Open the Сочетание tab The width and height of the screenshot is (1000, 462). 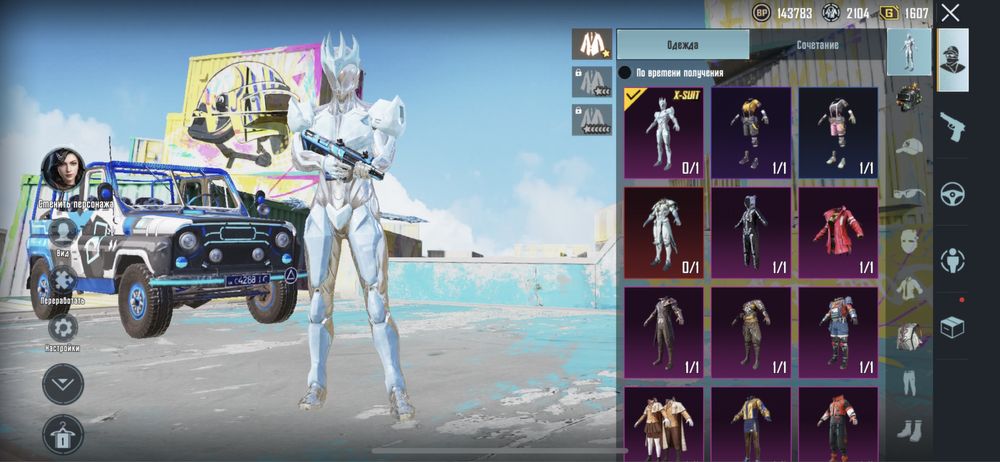817,45
